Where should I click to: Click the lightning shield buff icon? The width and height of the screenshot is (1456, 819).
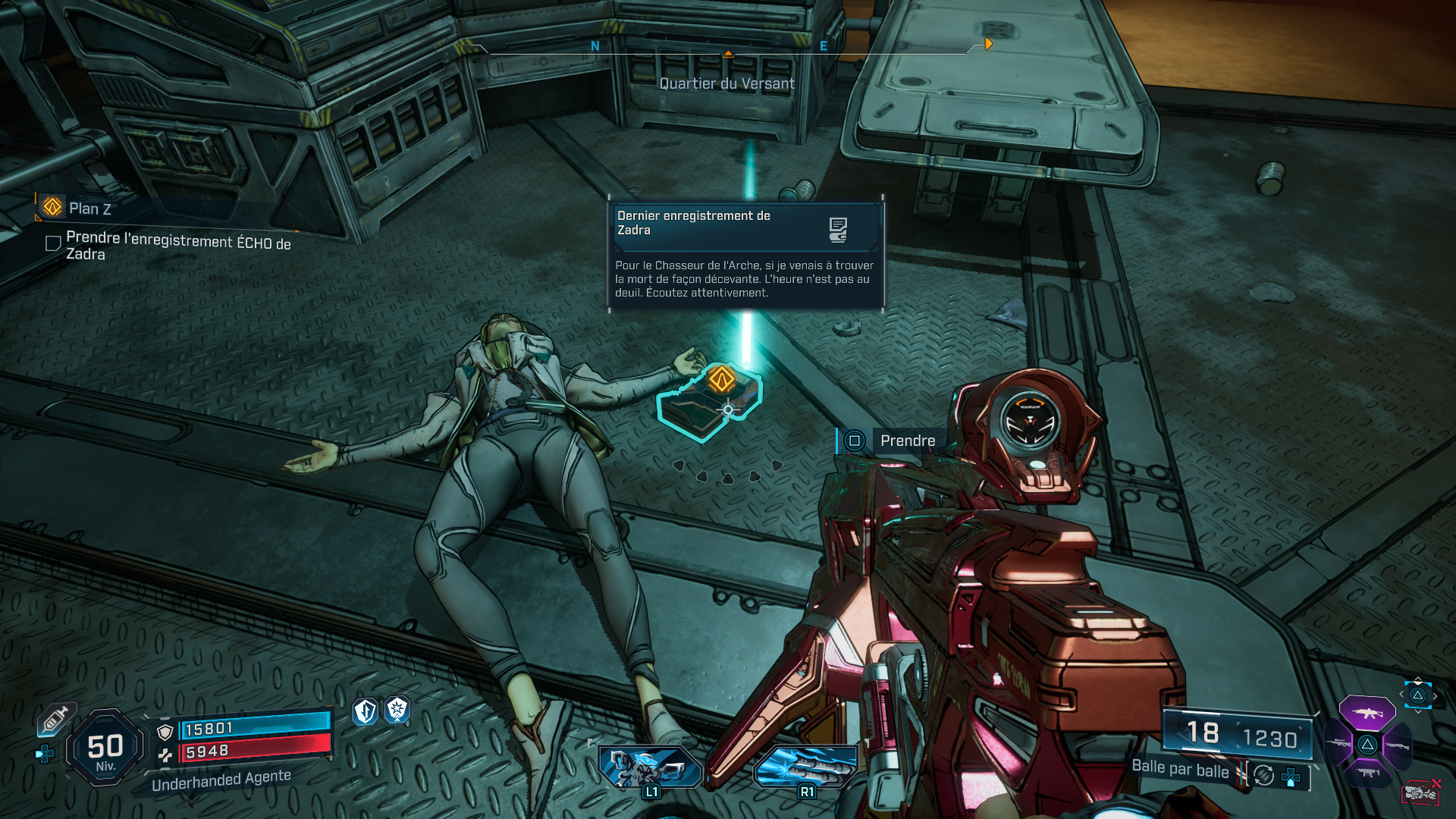tap(366, 711)
